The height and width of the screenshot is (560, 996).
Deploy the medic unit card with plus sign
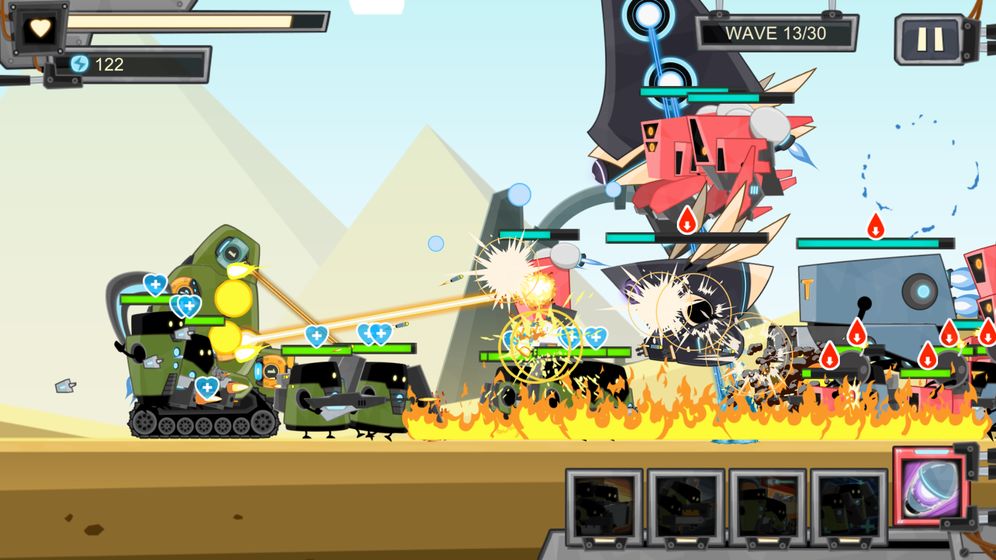848,507
